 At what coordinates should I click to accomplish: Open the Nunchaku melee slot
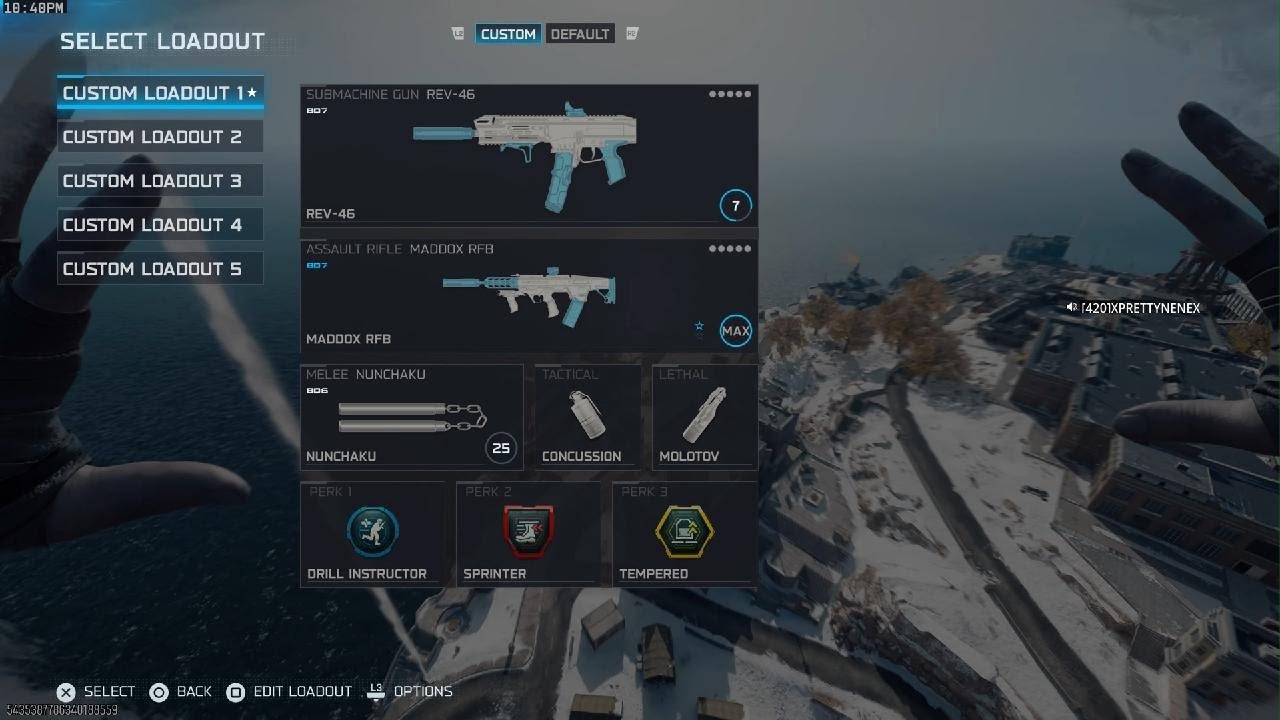point(412,417)
